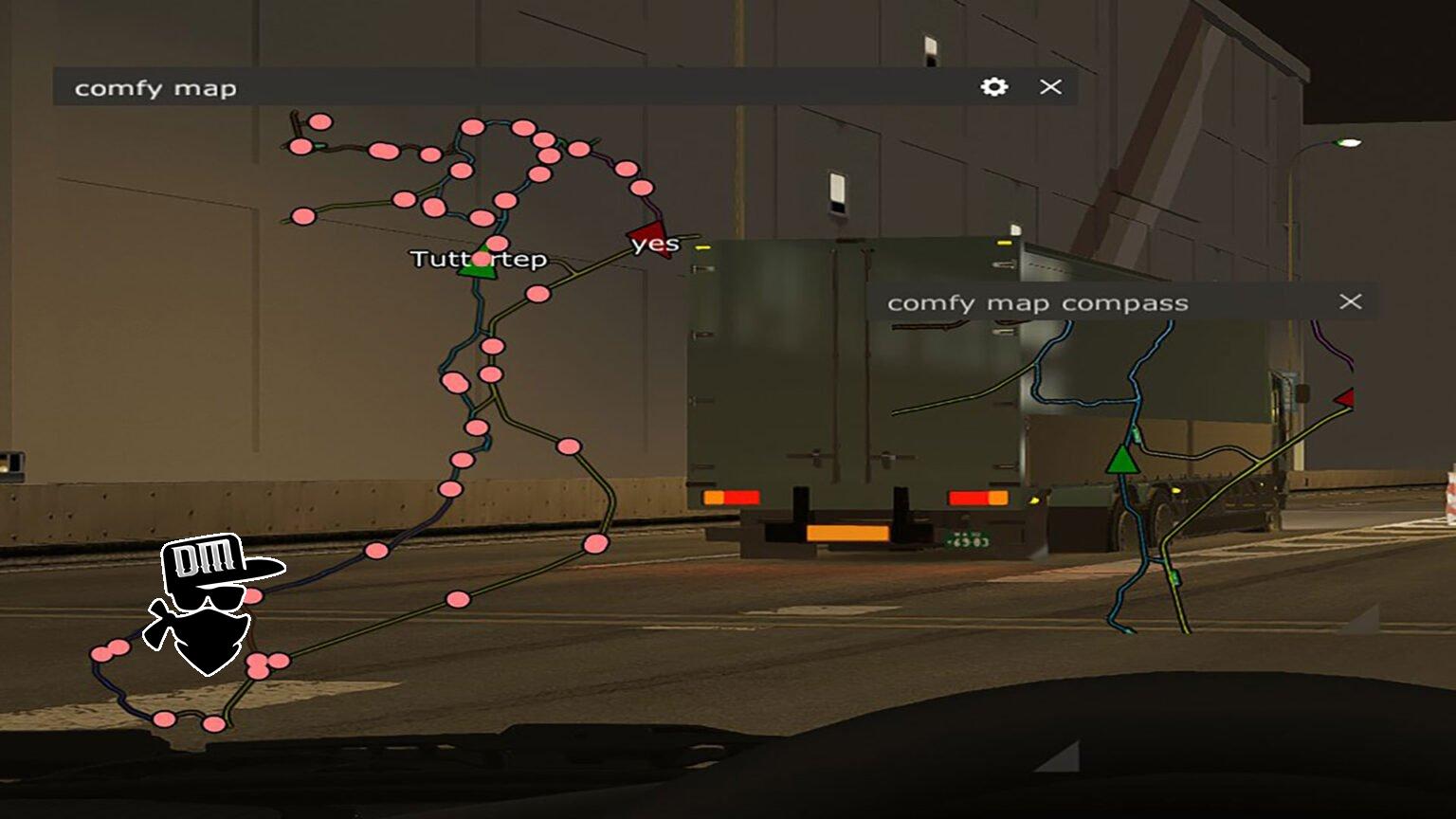Select the green Tuttortep marker on the map
The height and width of the screenshot is (819, 1456).
[477, 265]
